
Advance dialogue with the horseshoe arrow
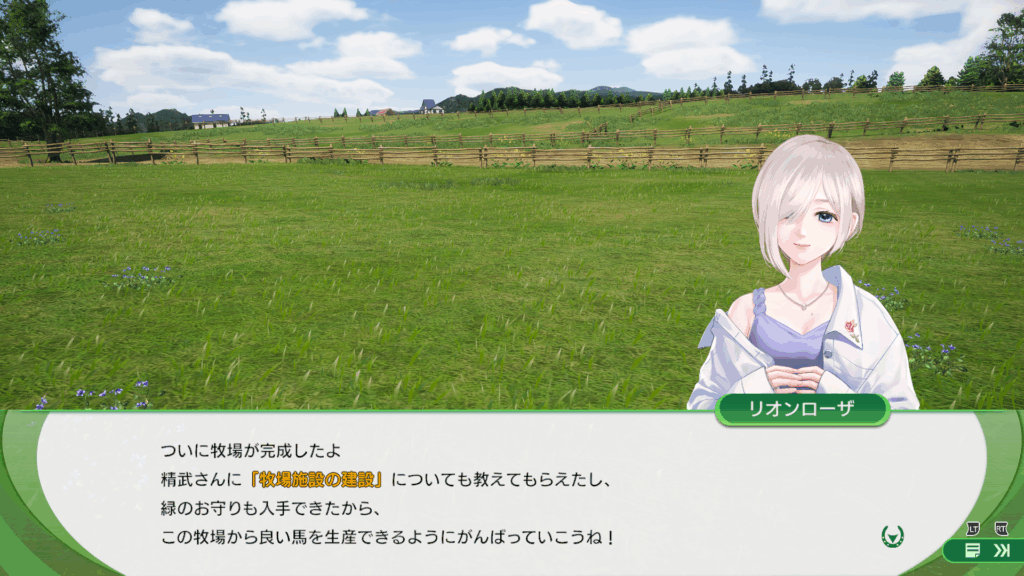click(891, 536)
